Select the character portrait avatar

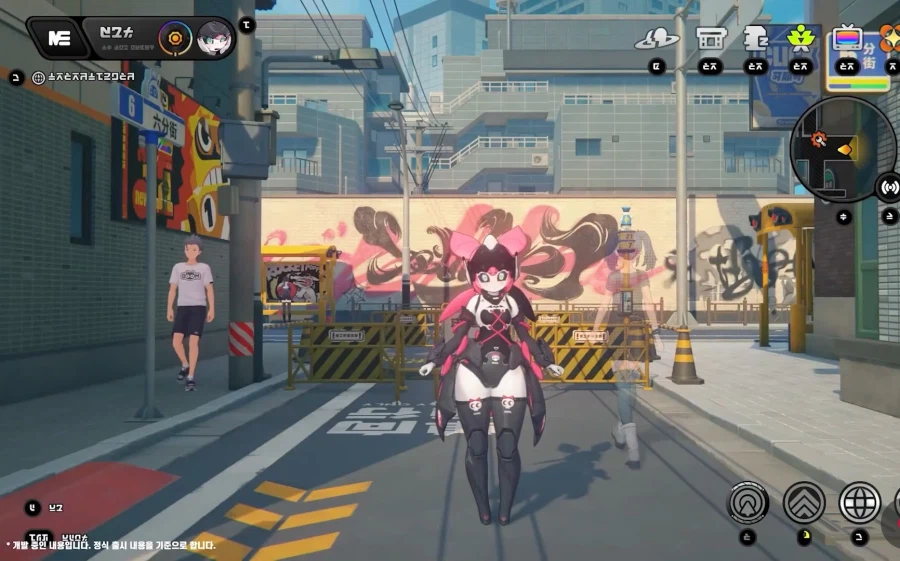pos(214,38)
